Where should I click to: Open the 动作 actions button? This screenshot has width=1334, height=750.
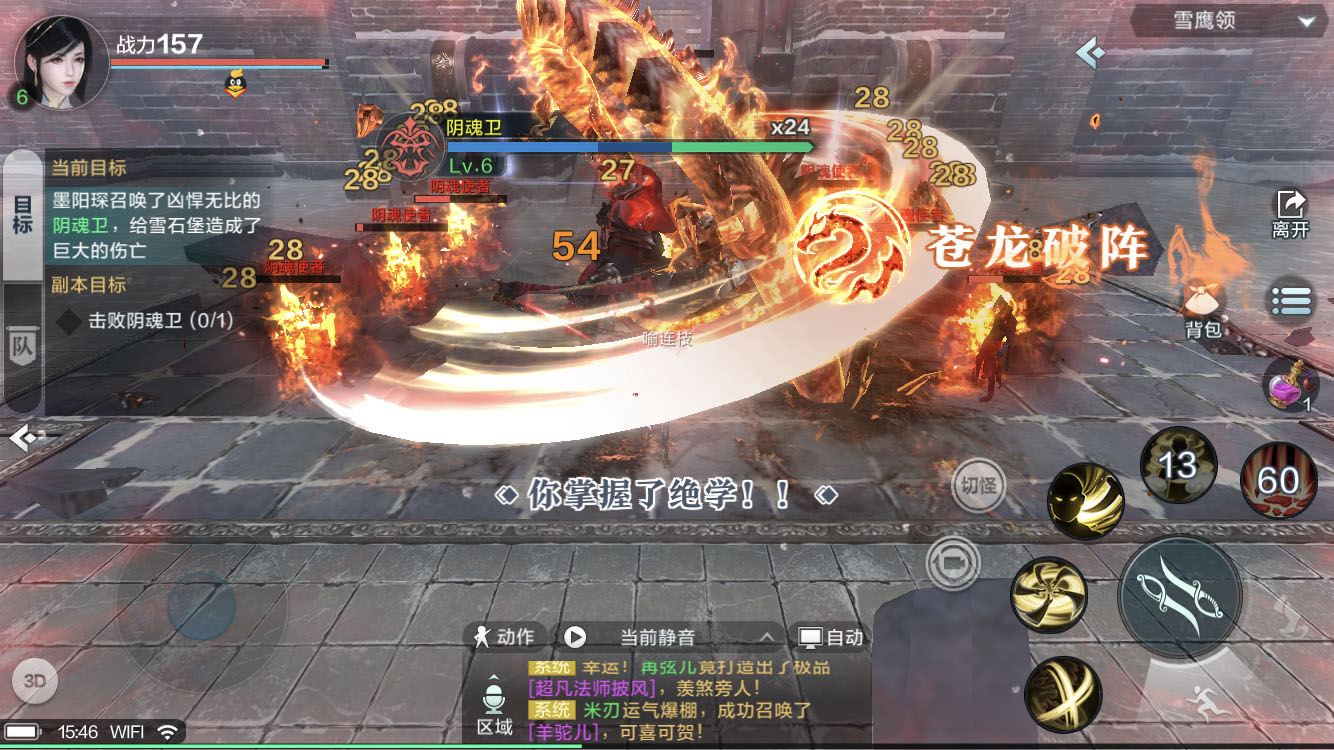pyautogui.click(x=505, y=637)
